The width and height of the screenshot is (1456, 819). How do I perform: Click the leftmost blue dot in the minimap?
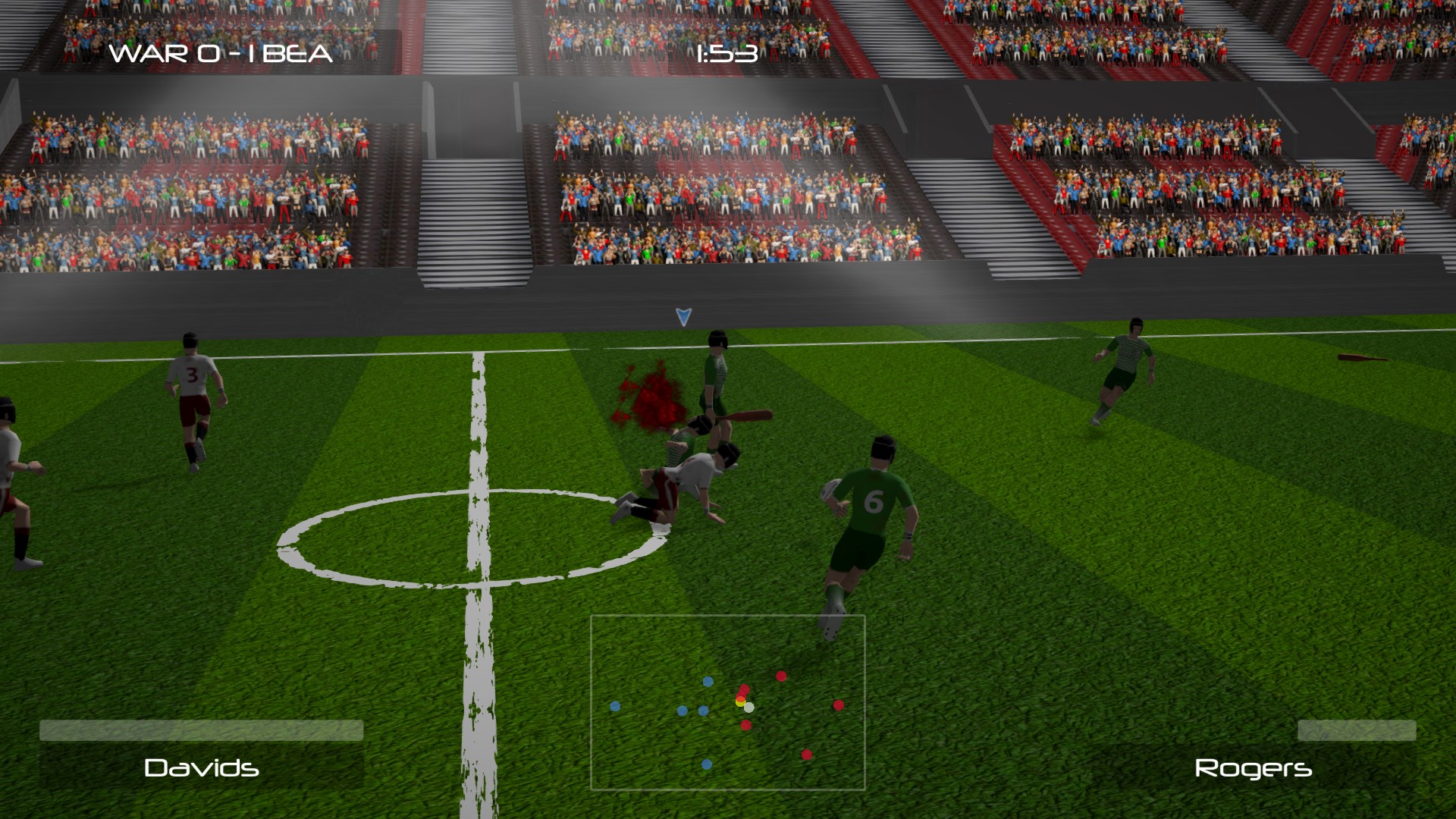[614, 707]
